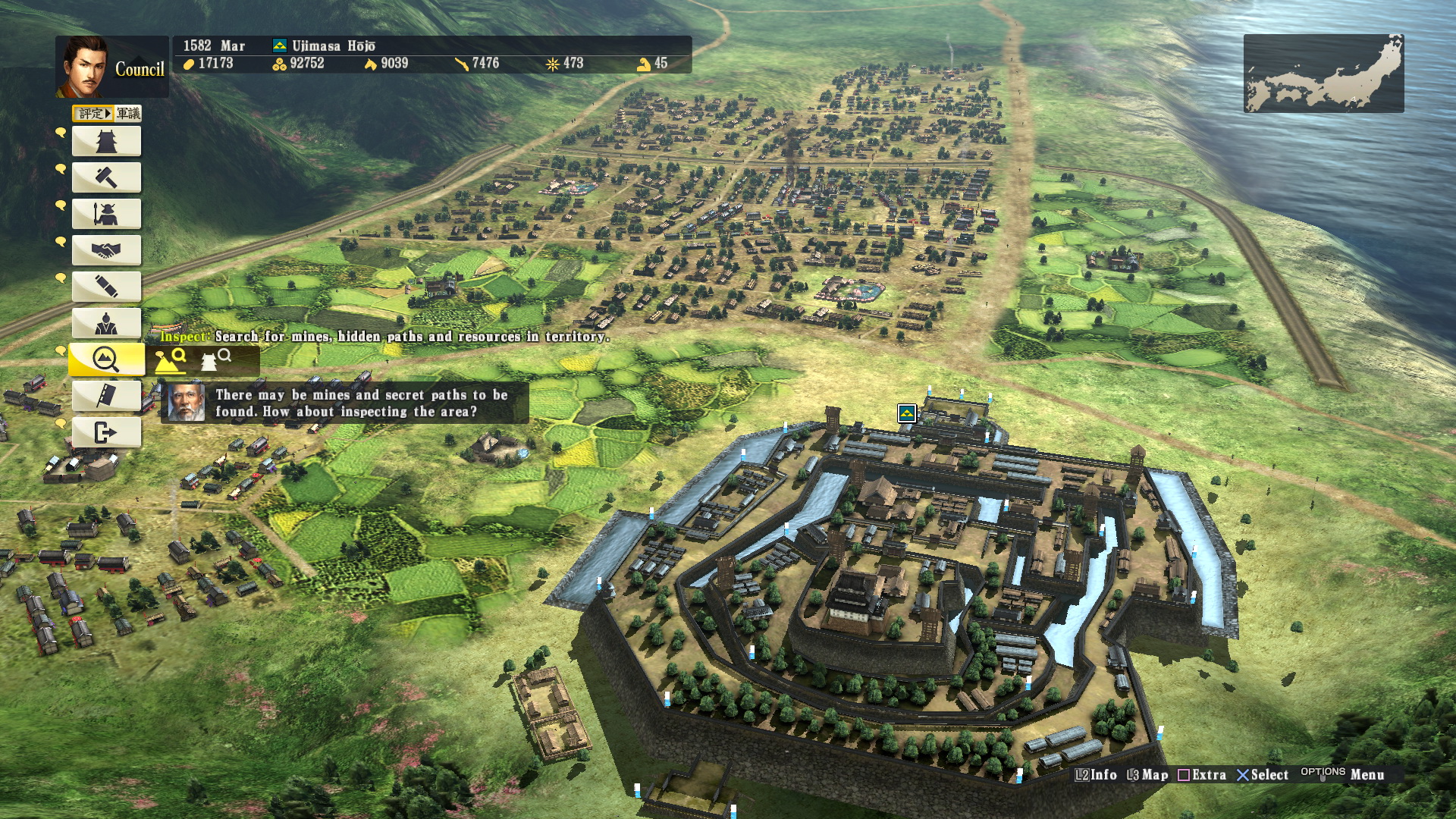Image resolution: width=1456 pixels, height=819 pixels.
Task: Switch to the 軍議 war council tab
Action: [128, 114]
